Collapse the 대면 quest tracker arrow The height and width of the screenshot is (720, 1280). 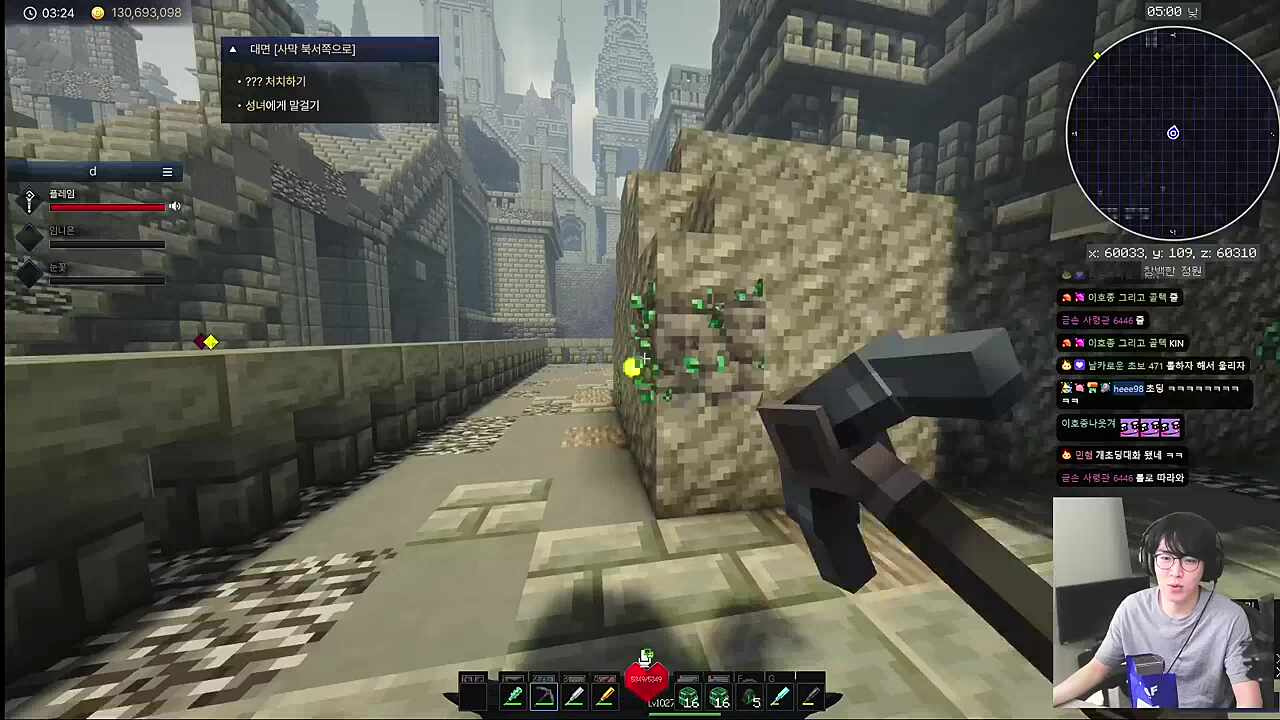point(233,49)
